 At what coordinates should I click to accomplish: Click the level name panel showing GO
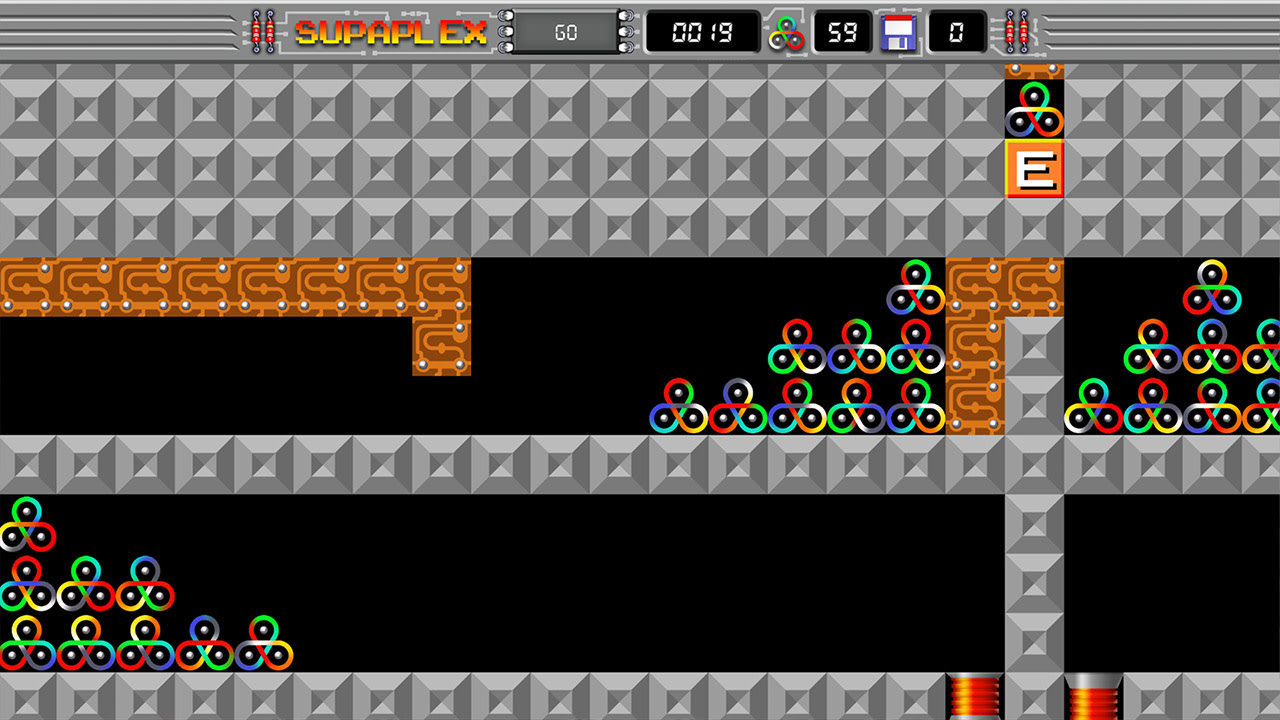[565, 31]
